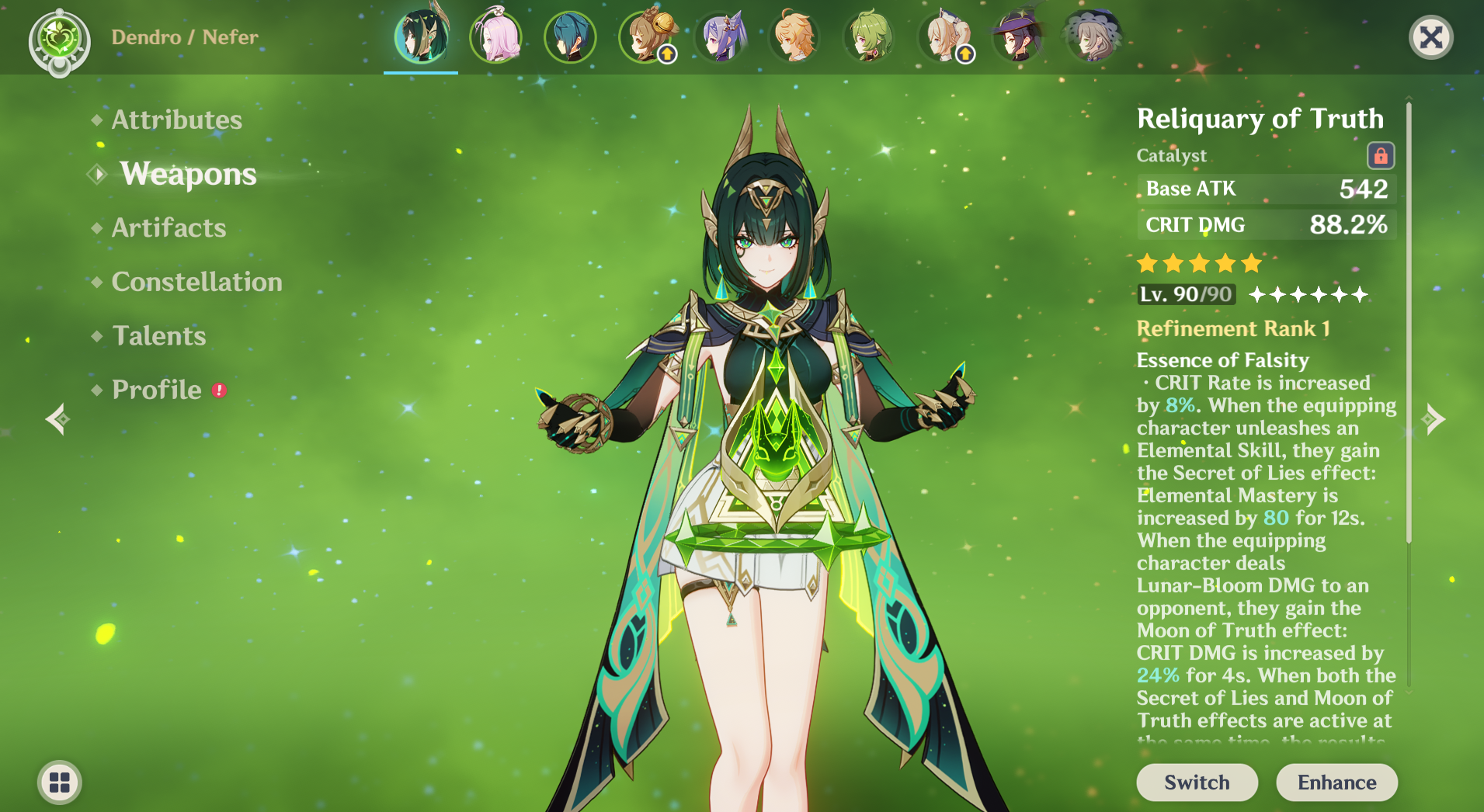Choose the blonde Aether portrait
This screenshot has width=1484, height=812.
pyautogui.click(x=794, y=37)
